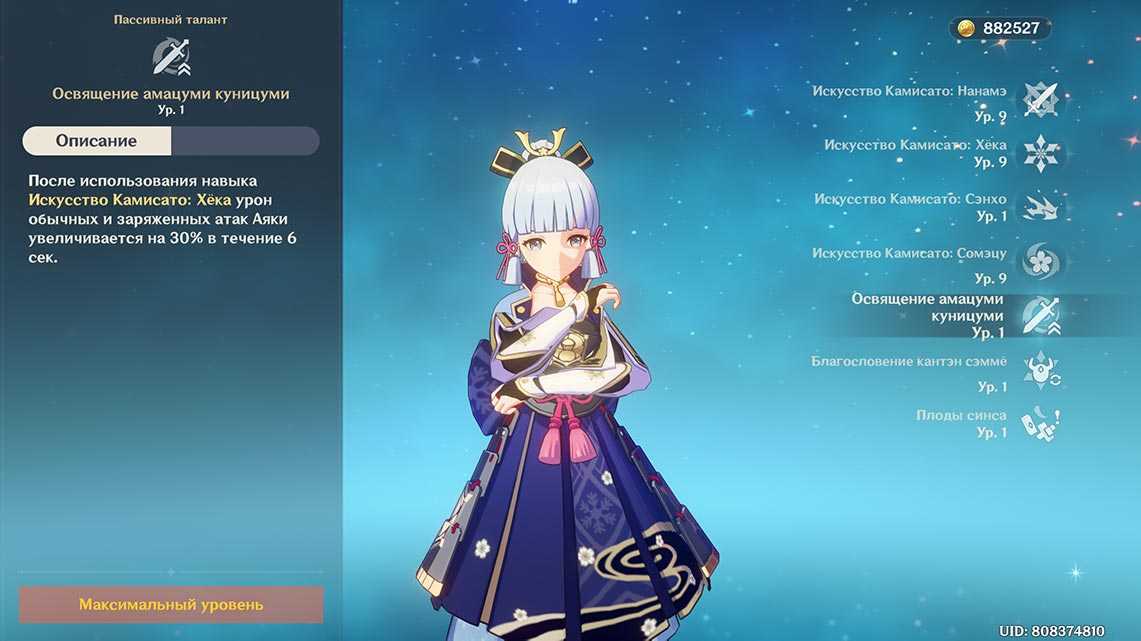Click the Максимальный уровень button
This screenshot has height=641, width=1141.
click(x=171, y=605)
